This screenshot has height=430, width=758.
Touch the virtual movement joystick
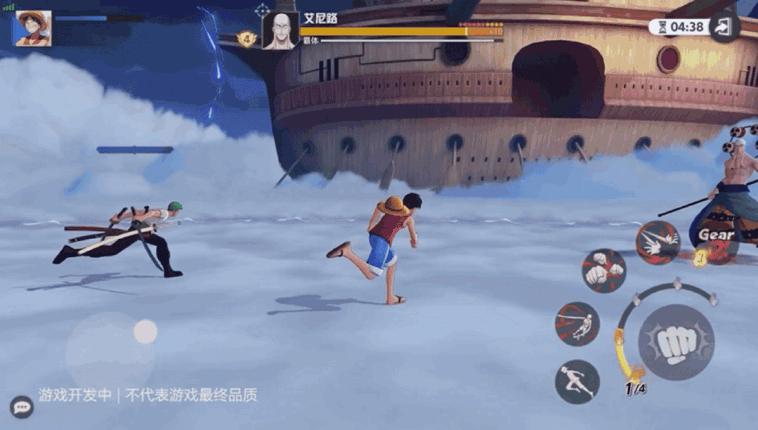click(x=145, y=332)
